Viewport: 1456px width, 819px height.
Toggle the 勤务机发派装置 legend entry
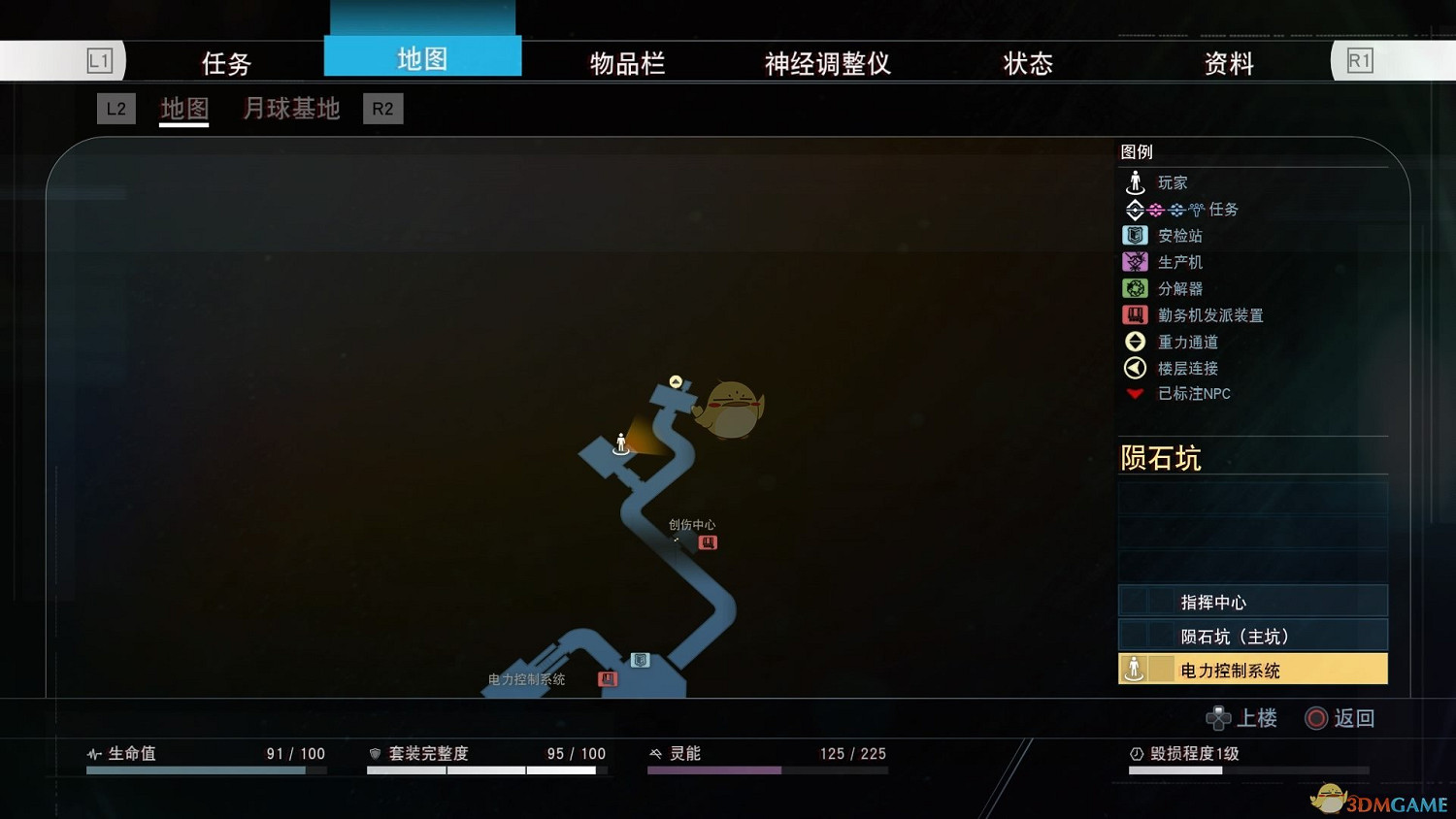pos(1135,314)
